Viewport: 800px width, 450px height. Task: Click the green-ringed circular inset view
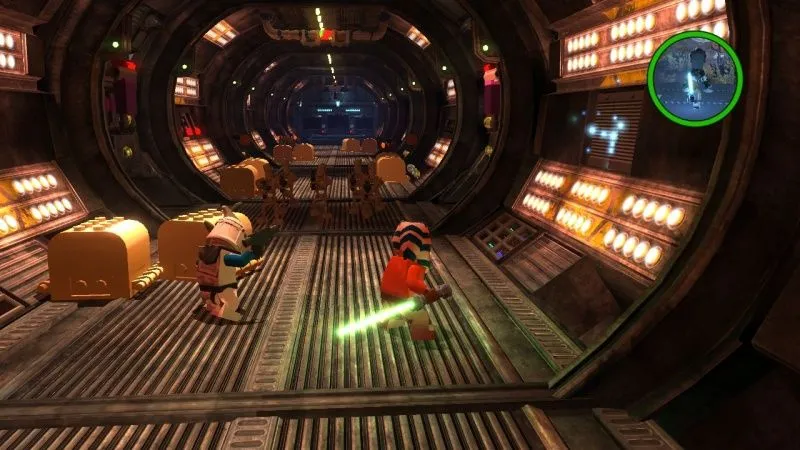(x=695, y=77)
